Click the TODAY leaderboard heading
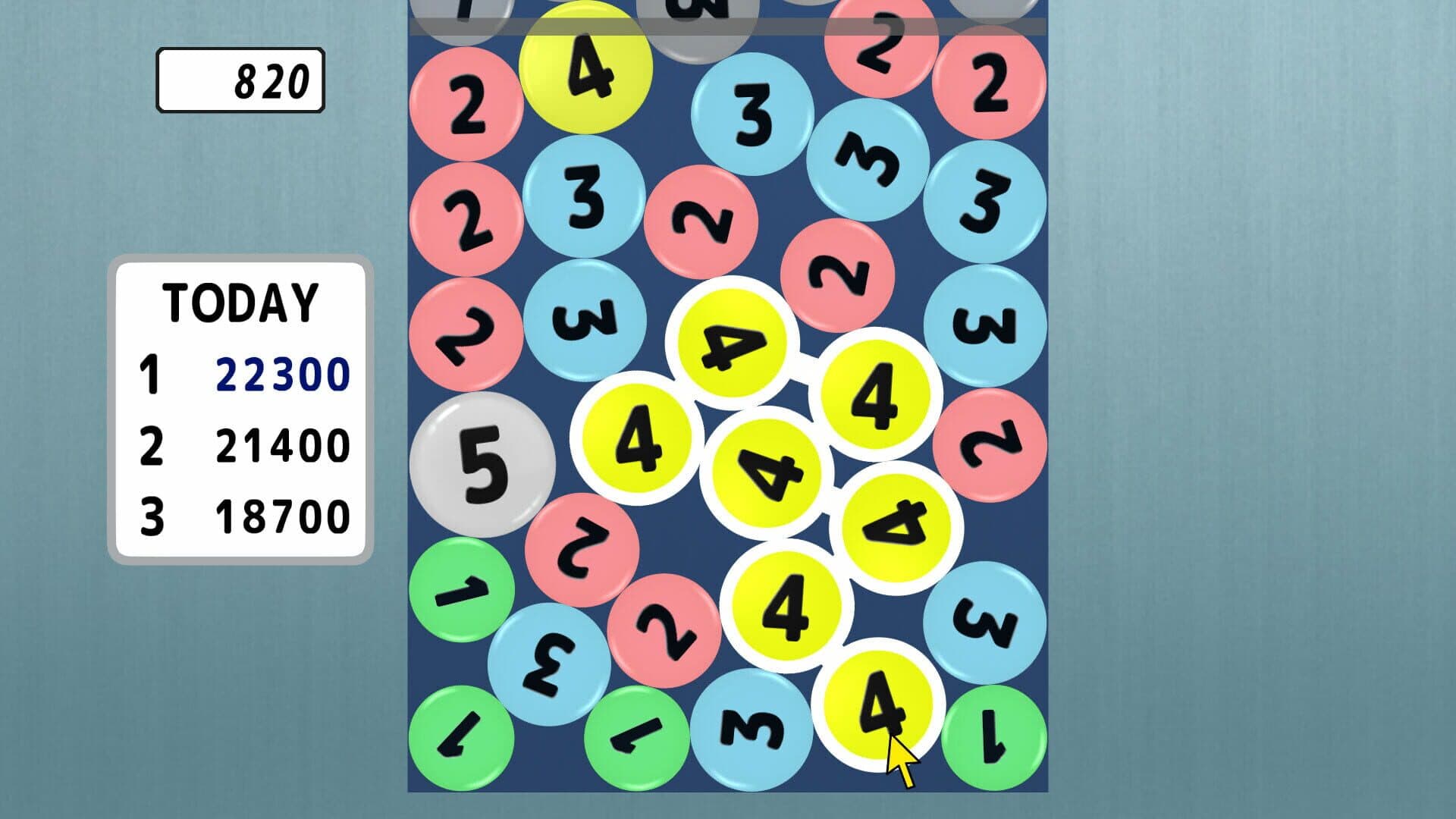The height and width of the screenshot is (819, 1456). tap(239, 303)
